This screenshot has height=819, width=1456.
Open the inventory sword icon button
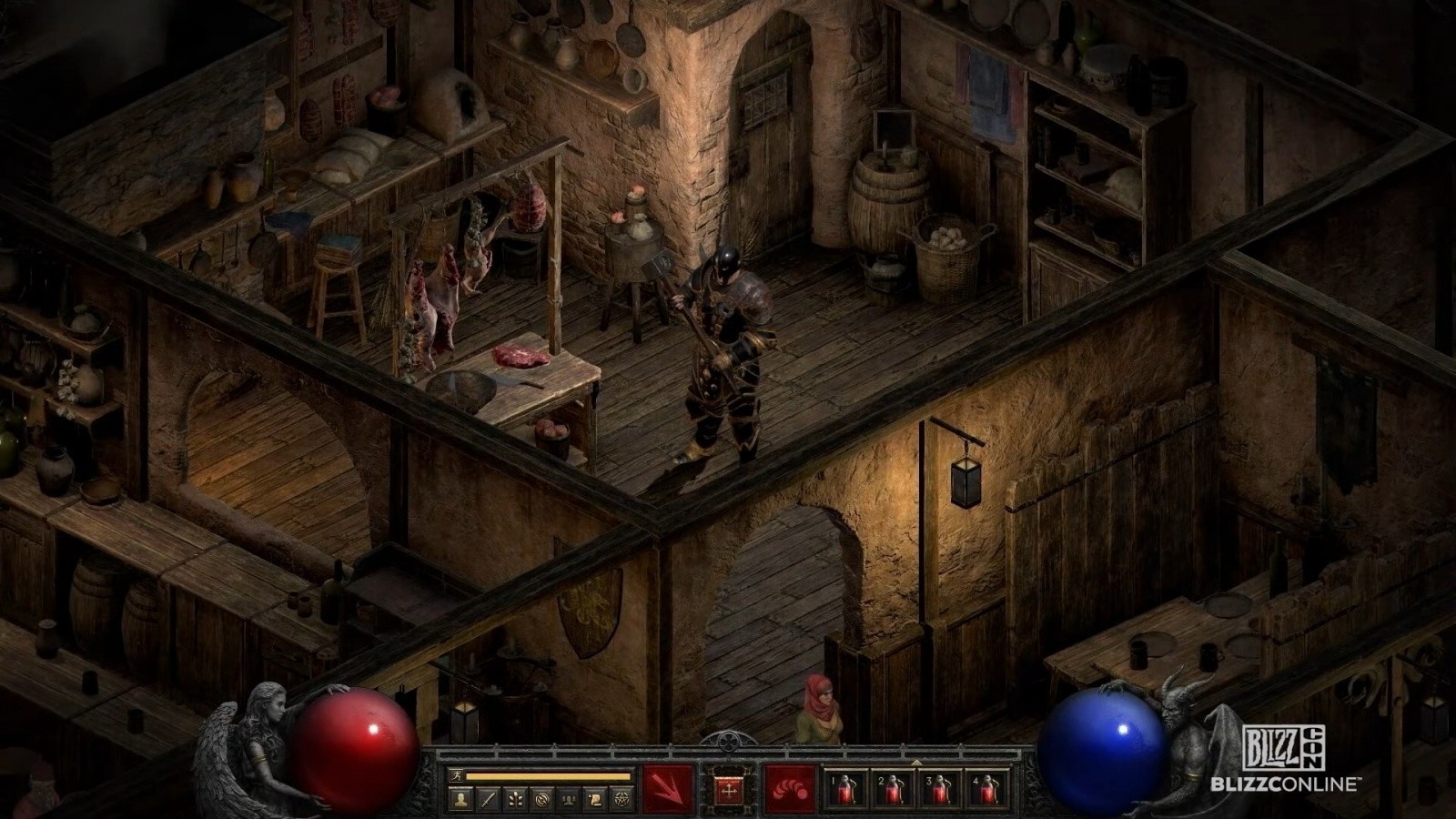(489, 800)
